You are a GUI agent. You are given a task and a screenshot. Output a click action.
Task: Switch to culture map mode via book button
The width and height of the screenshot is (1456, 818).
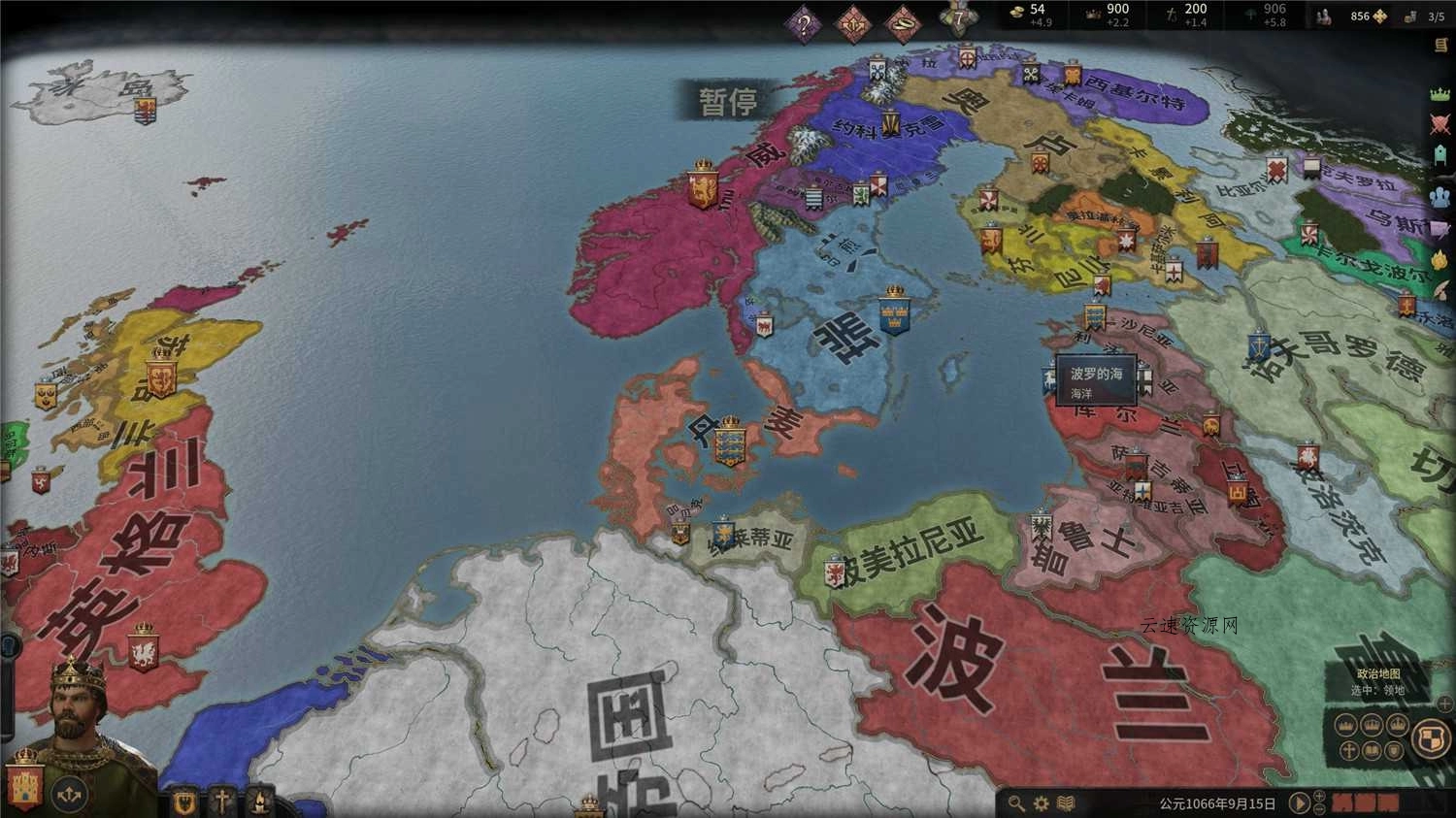point(1372,749)
